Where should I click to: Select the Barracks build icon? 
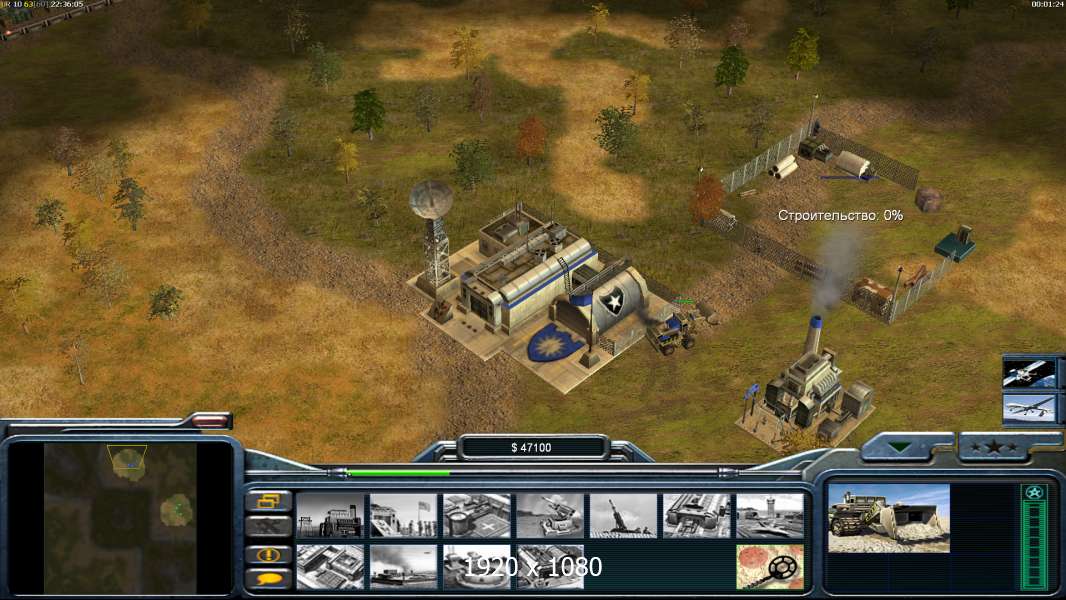(x=403, y=515)
